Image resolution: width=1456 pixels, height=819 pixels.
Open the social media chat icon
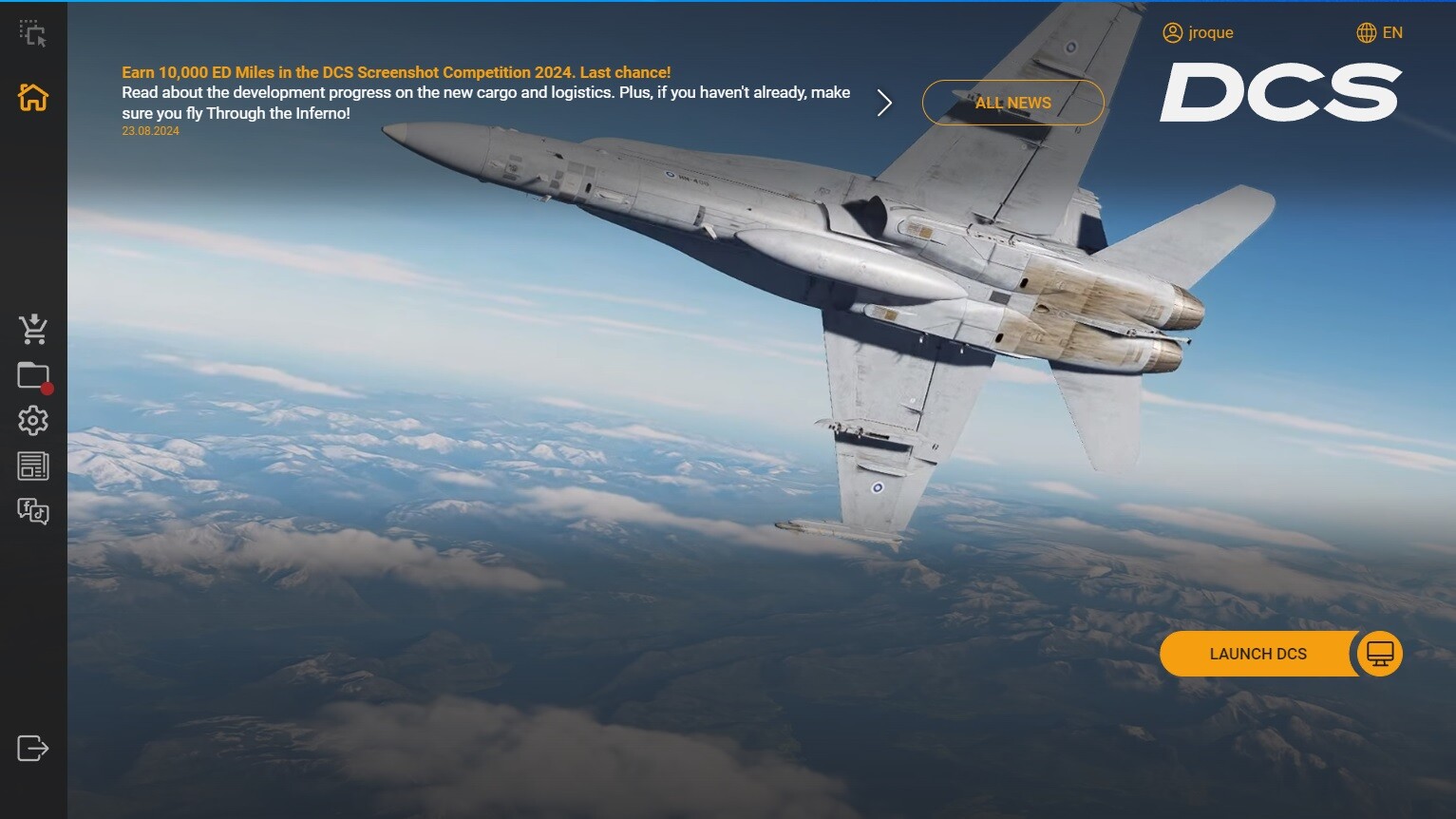(33, 511)
